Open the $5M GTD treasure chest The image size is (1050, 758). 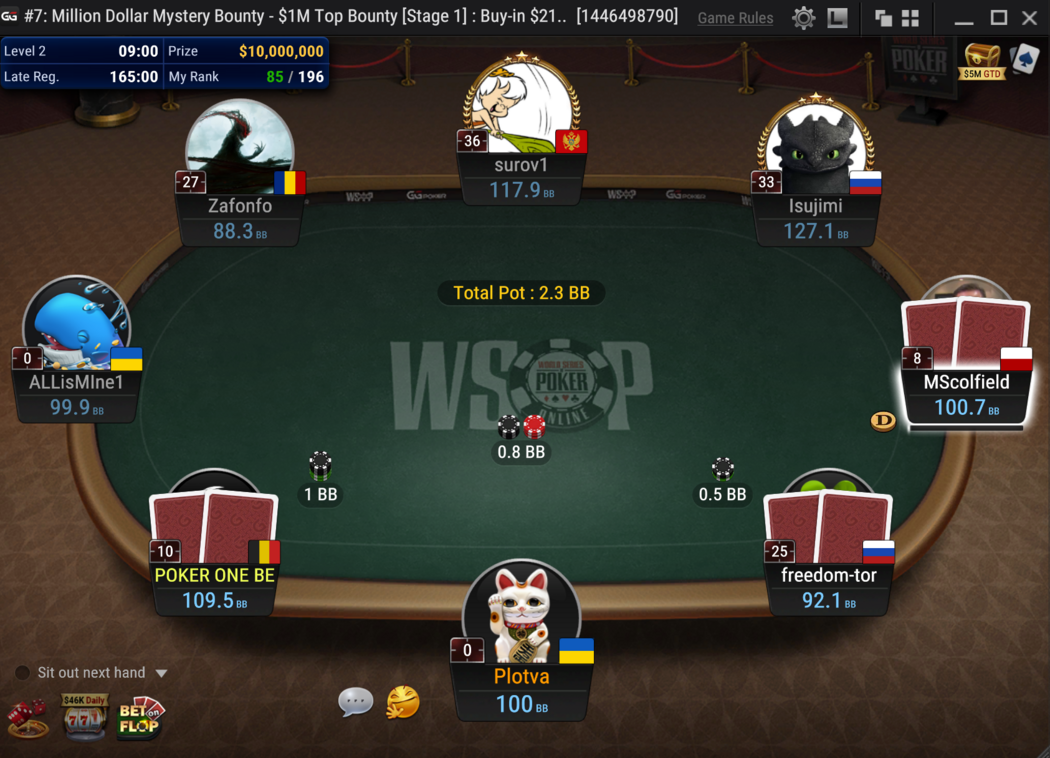point(981,60)
